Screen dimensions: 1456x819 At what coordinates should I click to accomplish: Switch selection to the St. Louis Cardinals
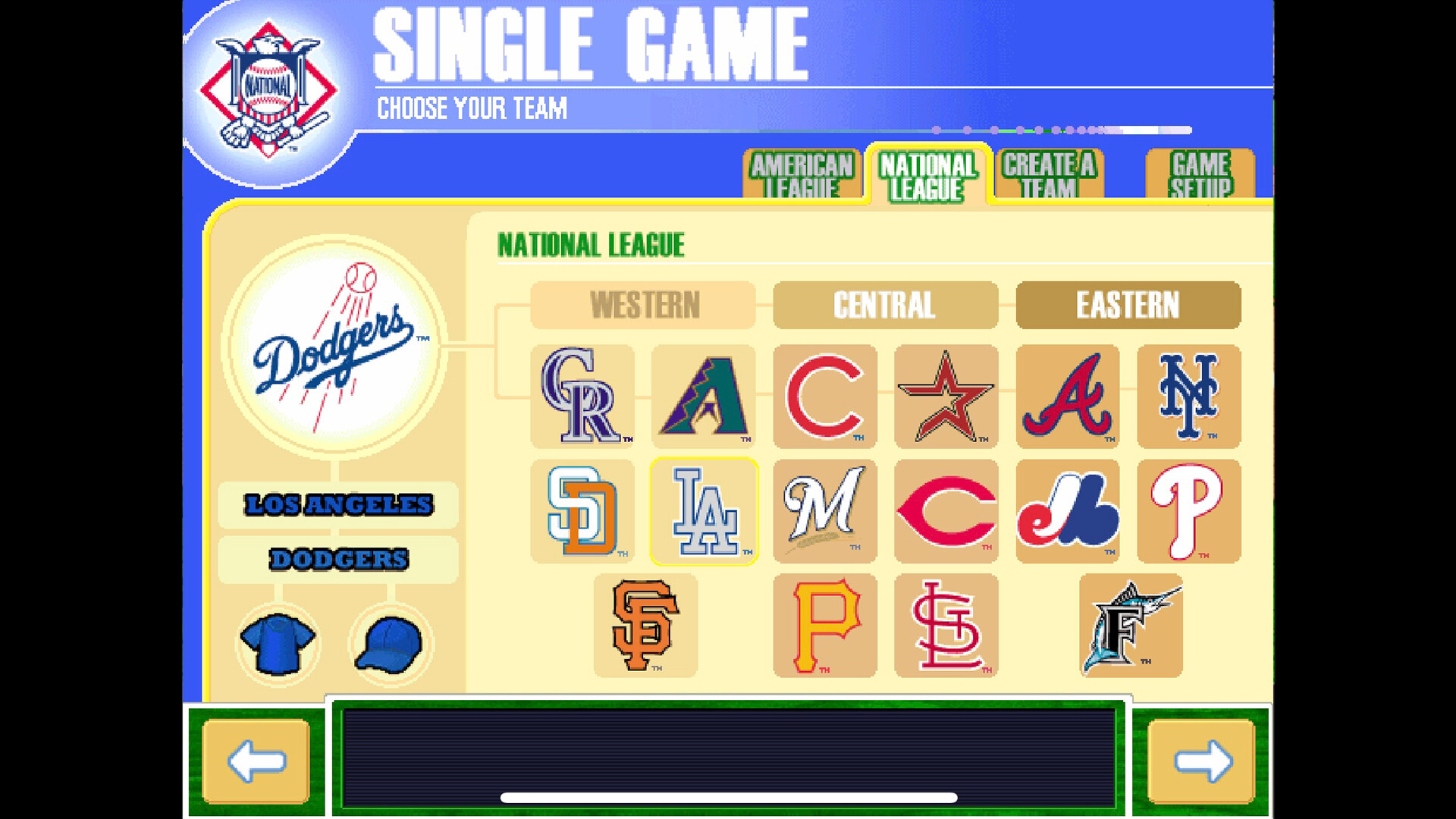(946, 626)
